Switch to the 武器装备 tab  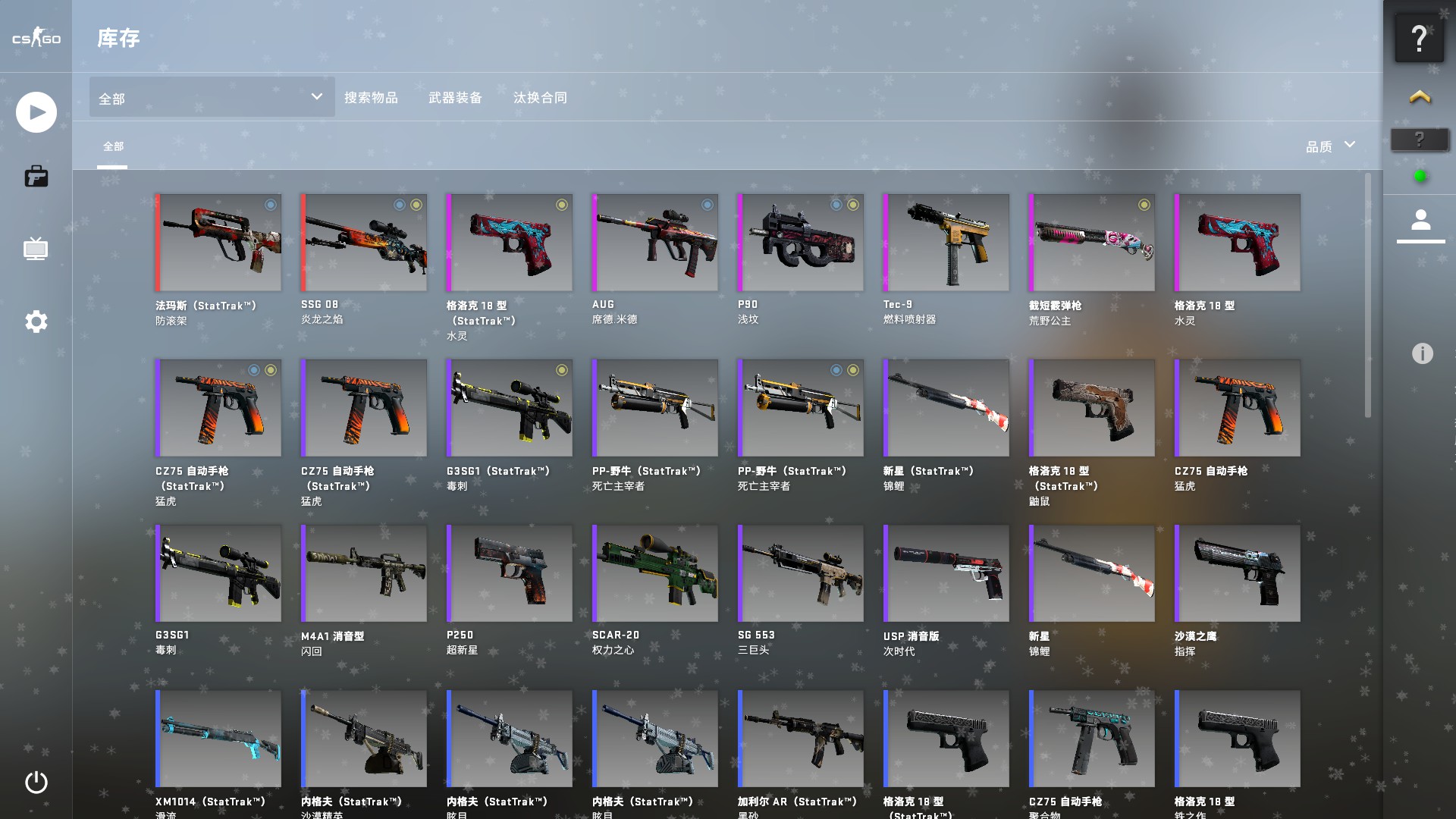click(x=455, y=98)
